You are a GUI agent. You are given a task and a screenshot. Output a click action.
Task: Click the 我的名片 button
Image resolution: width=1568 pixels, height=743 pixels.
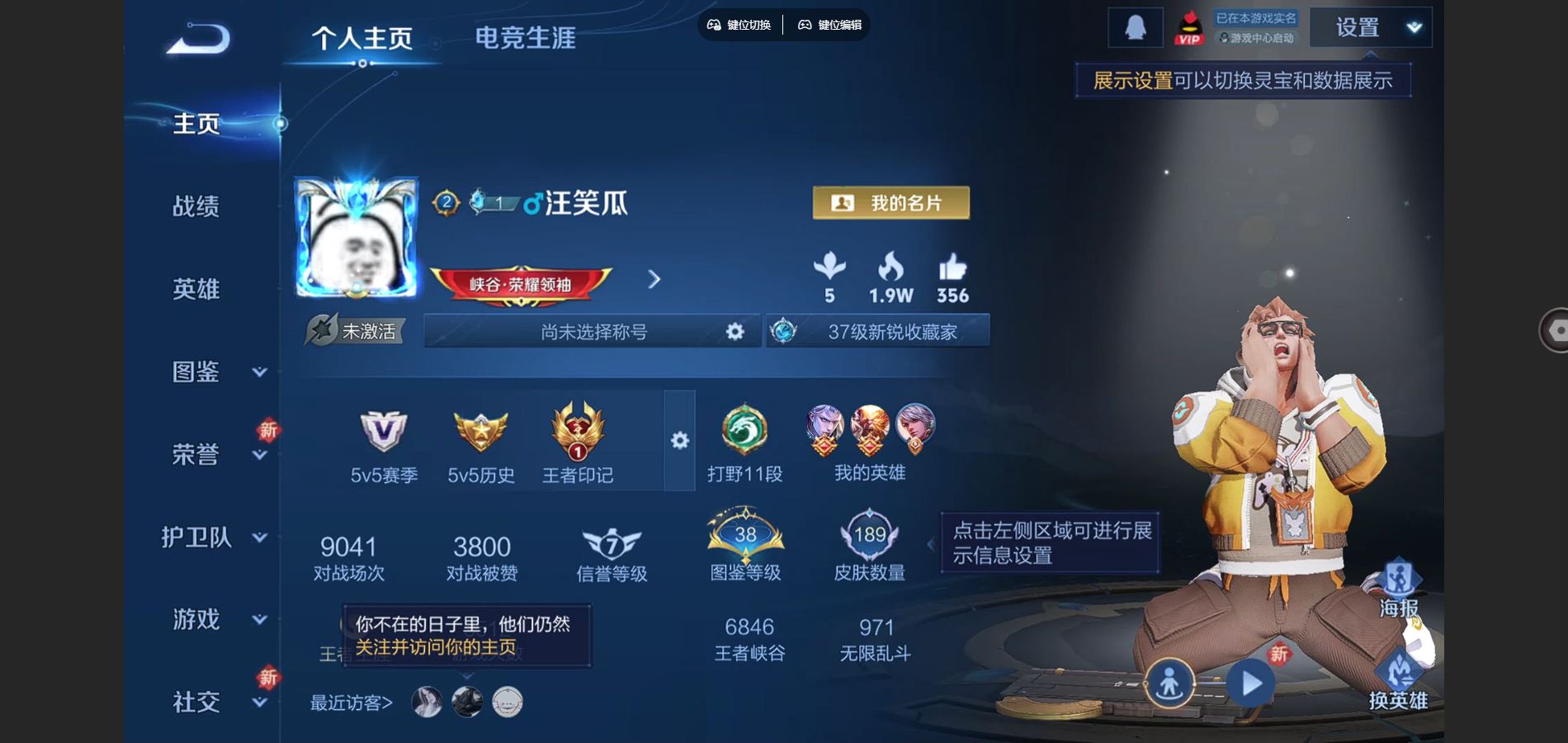tap(890, 202)
